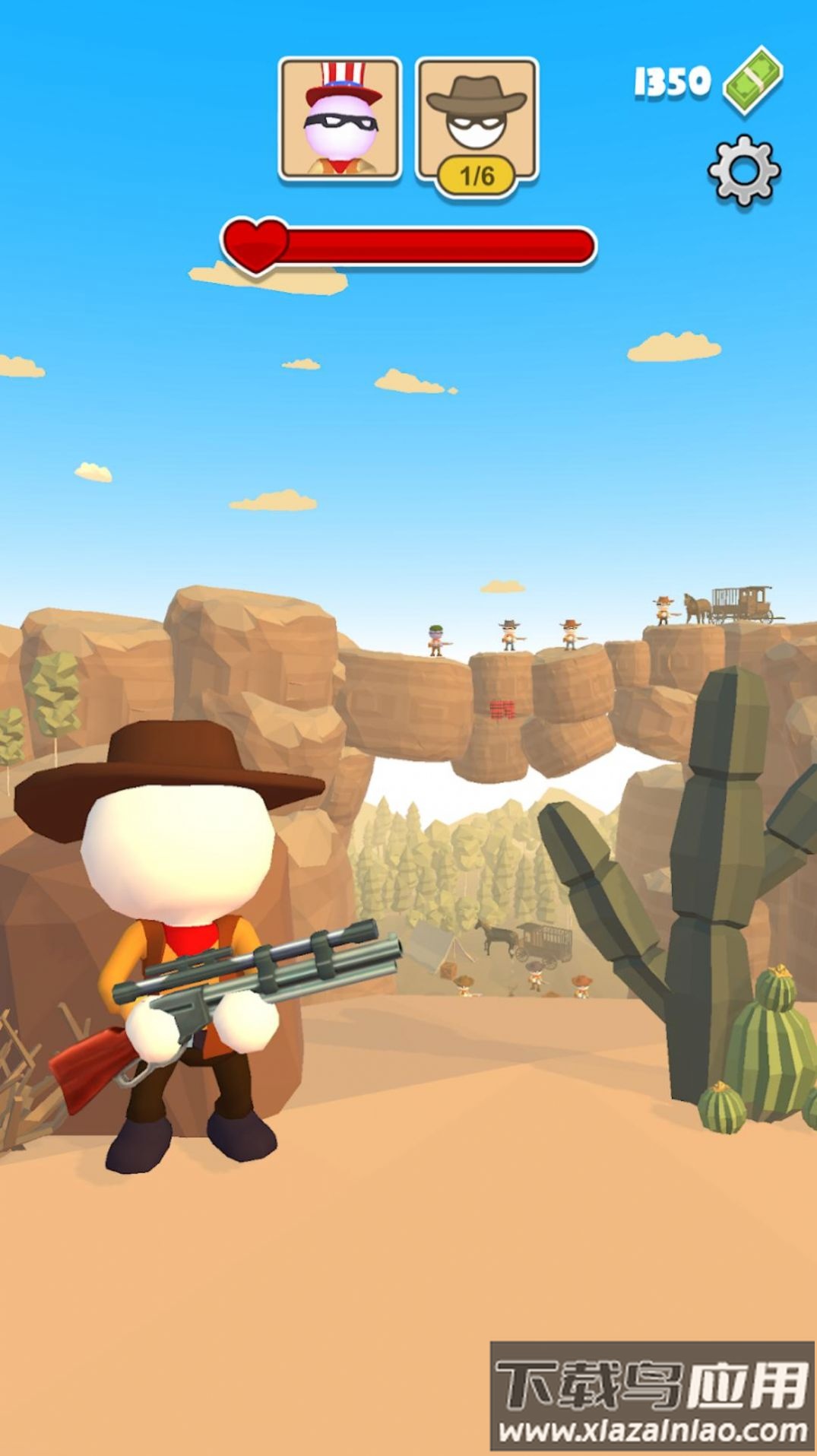Image resolution: width=817 pixels, height=1456 pixels.
Task: Select the striped top hat character portrait
Action: tap(340, 119)
